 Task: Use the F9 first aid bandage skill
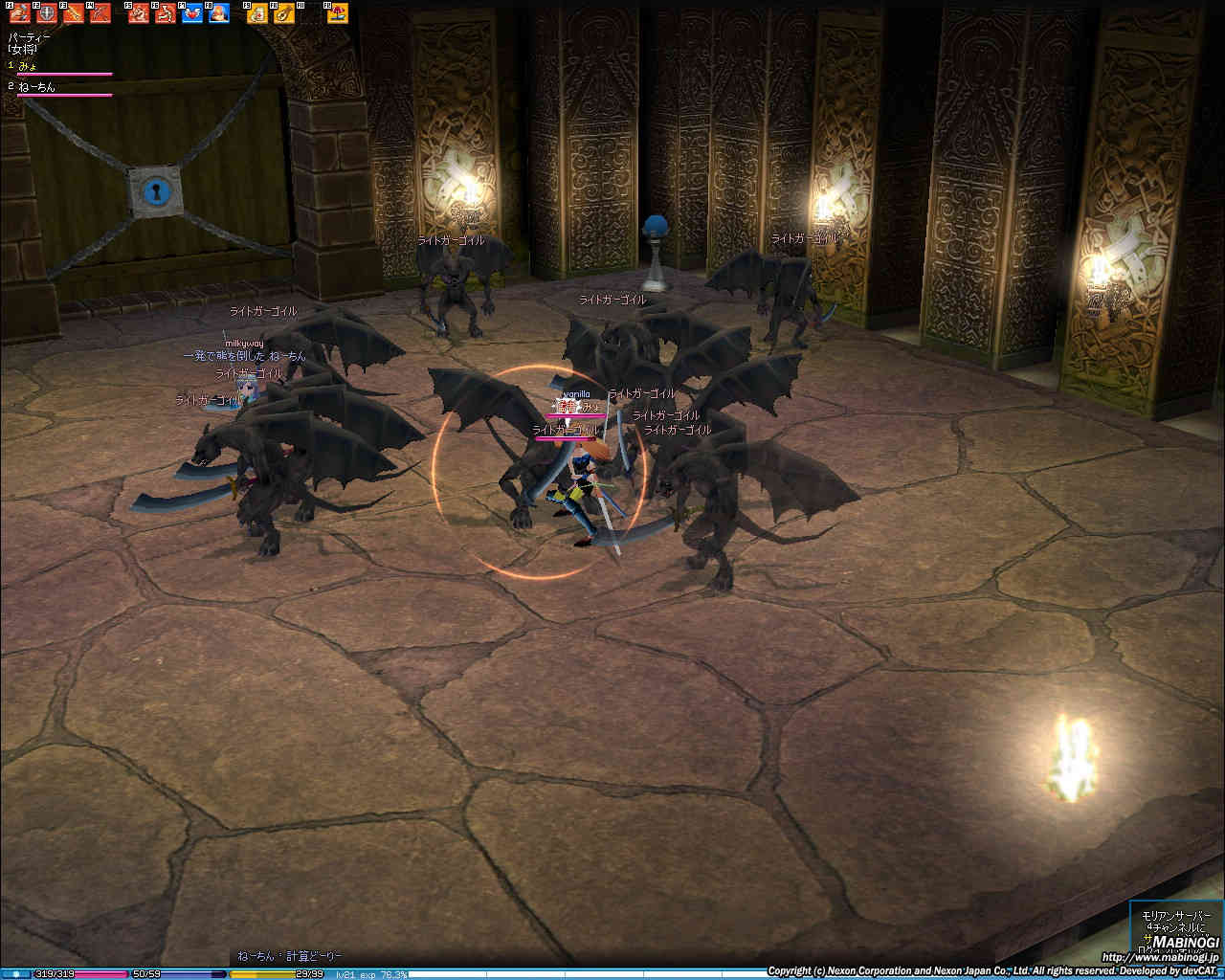[257, 13]
